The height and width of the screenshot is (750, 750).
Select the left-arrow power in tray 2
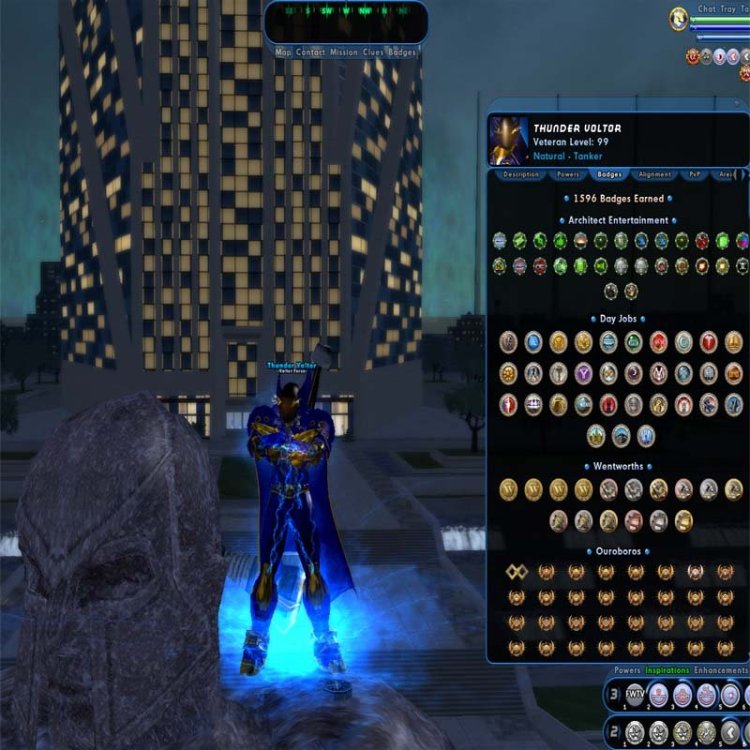pos(732,733)
